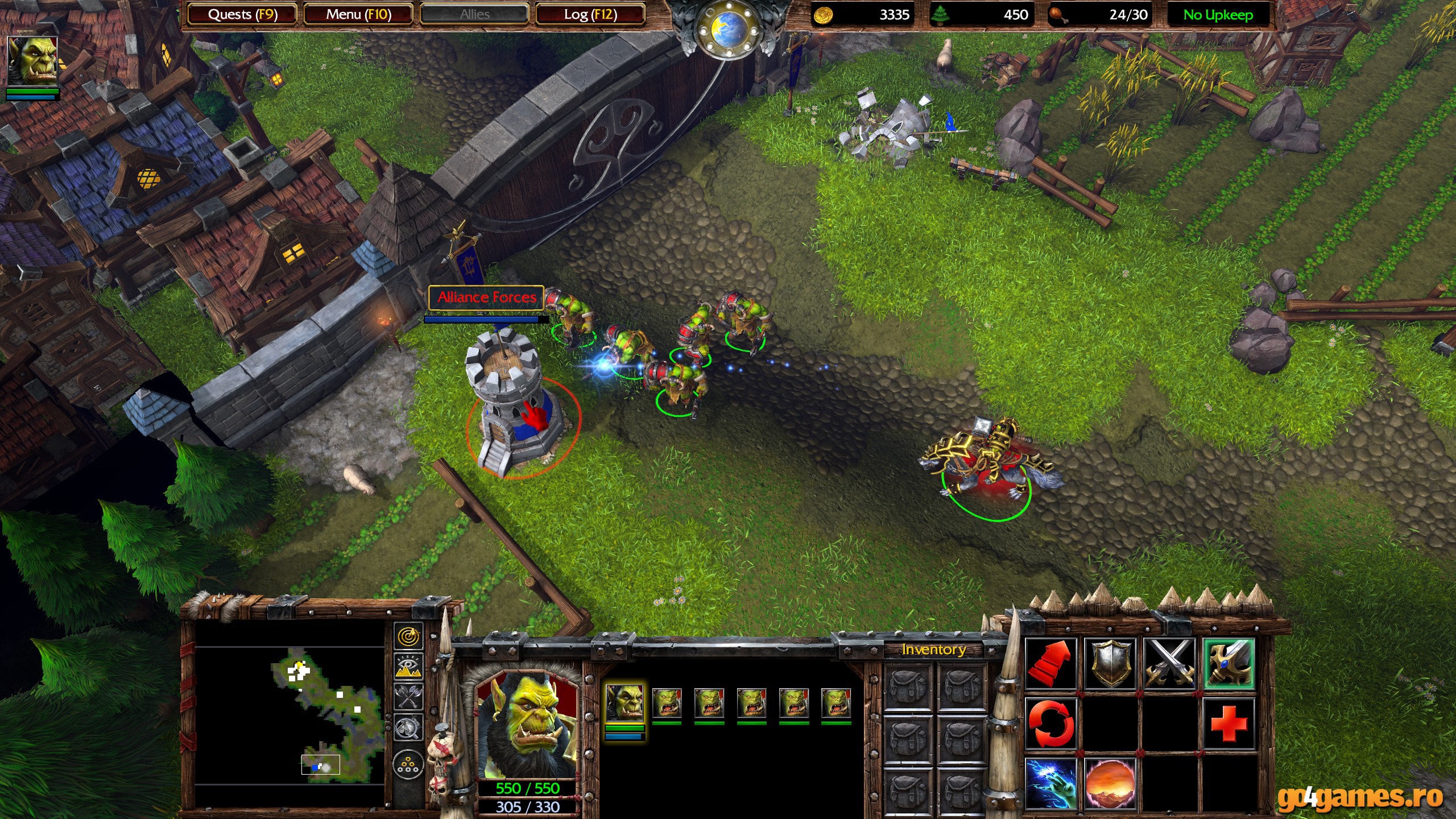Activate the Attack sword command
Screen dimensions: 1456x819
tap(1228, 663)
